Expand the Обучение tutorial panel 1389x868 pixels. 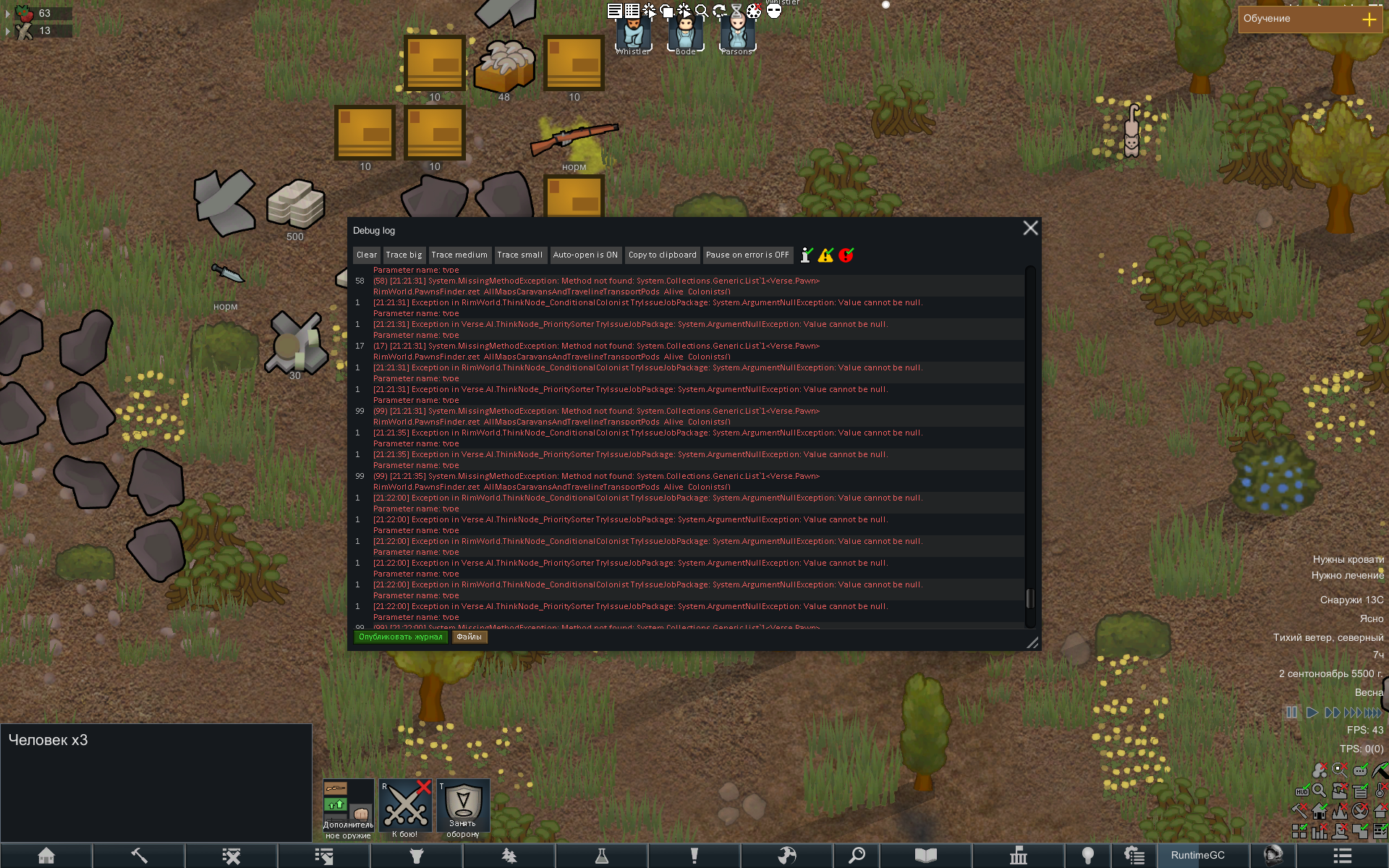pos(1369,20)
